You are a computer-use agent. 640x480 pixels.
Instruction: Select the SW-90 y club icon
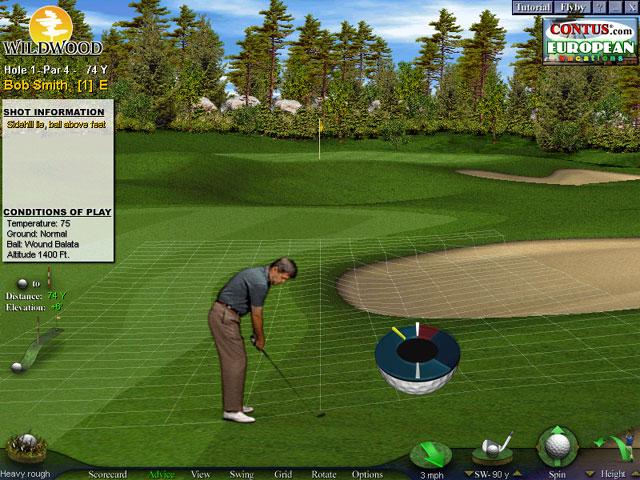click(x=493, y=448)
